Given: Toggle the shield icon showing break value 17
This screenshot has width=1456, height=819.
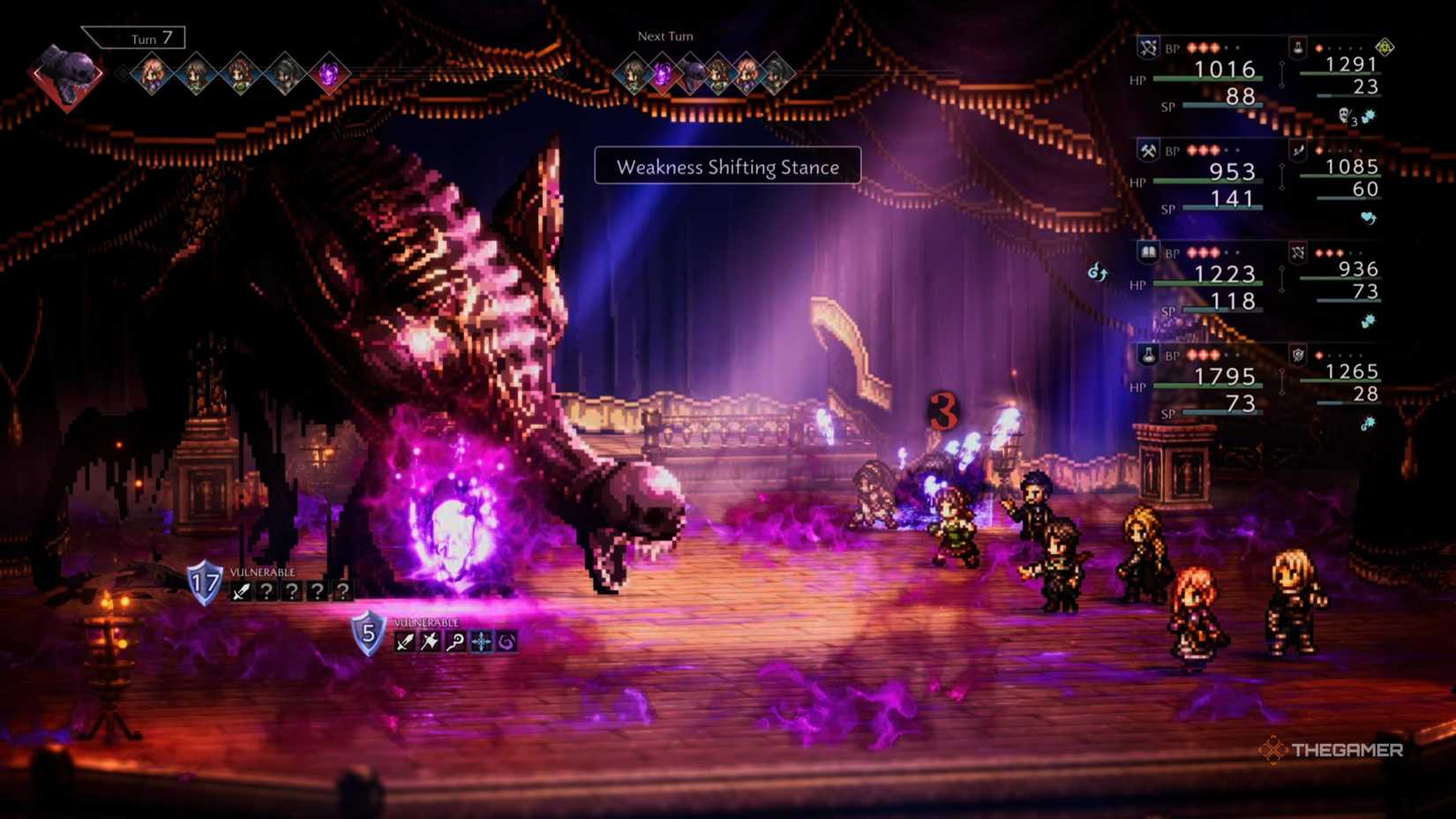Looking at the screenshot, I should (x=205, y=582).
